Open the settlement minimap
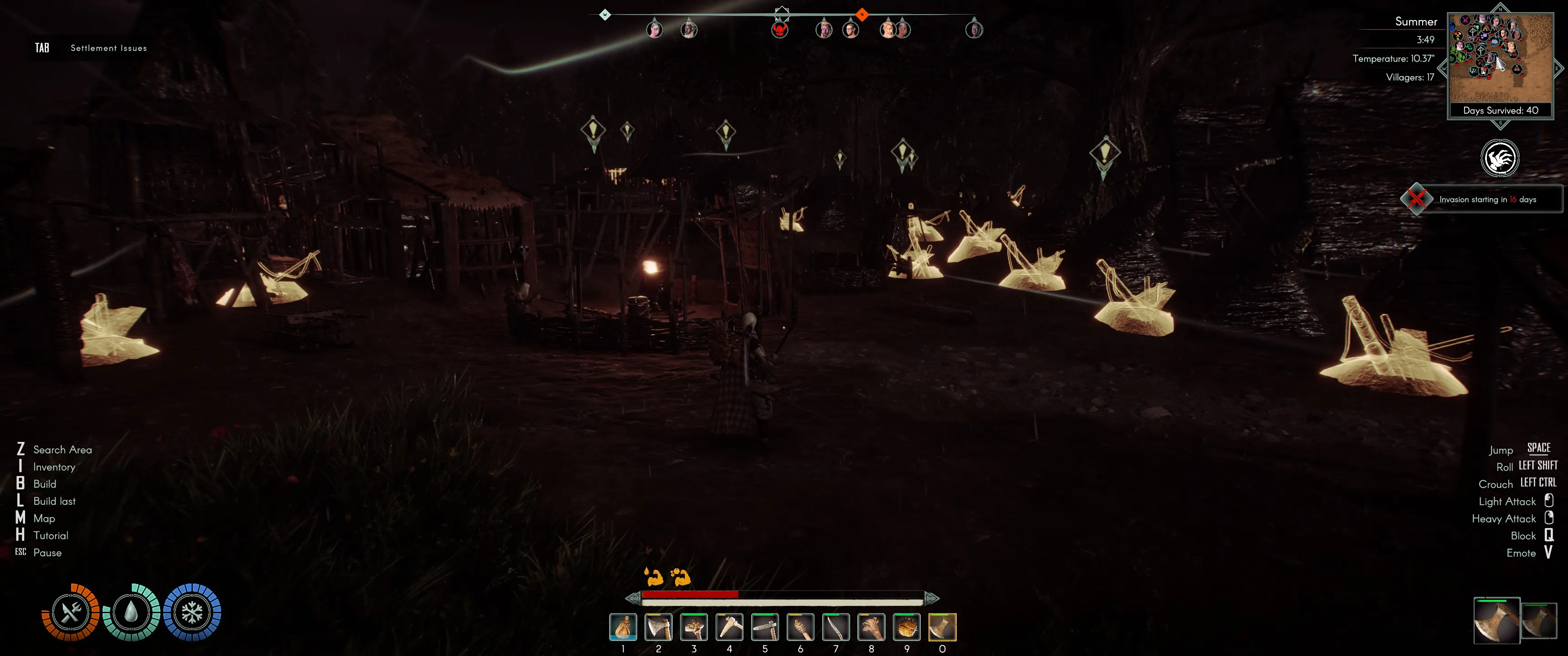The width and height of the screenshot is (1568, 656). (x=1500, y=58)
